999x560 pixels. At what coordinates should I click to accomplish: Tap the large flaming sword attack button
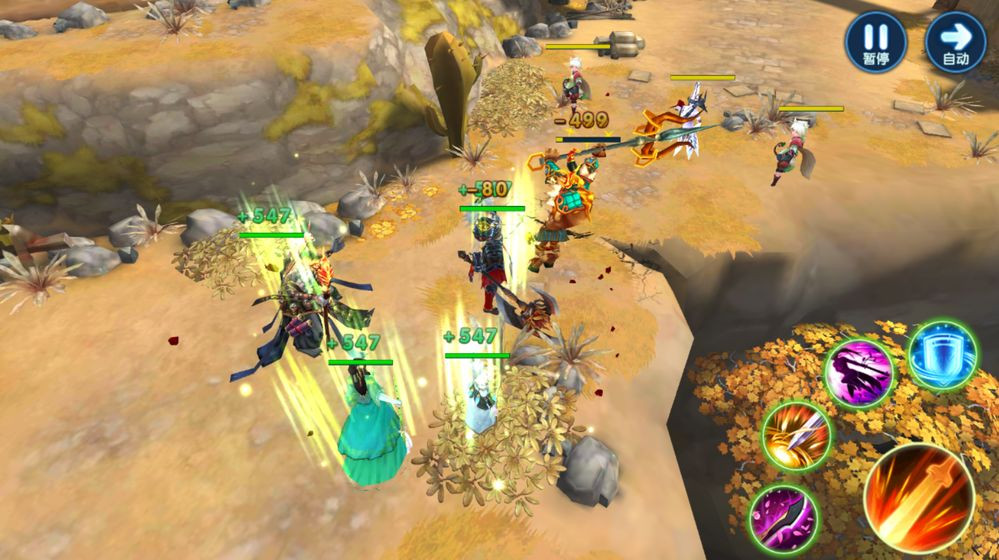918,498
